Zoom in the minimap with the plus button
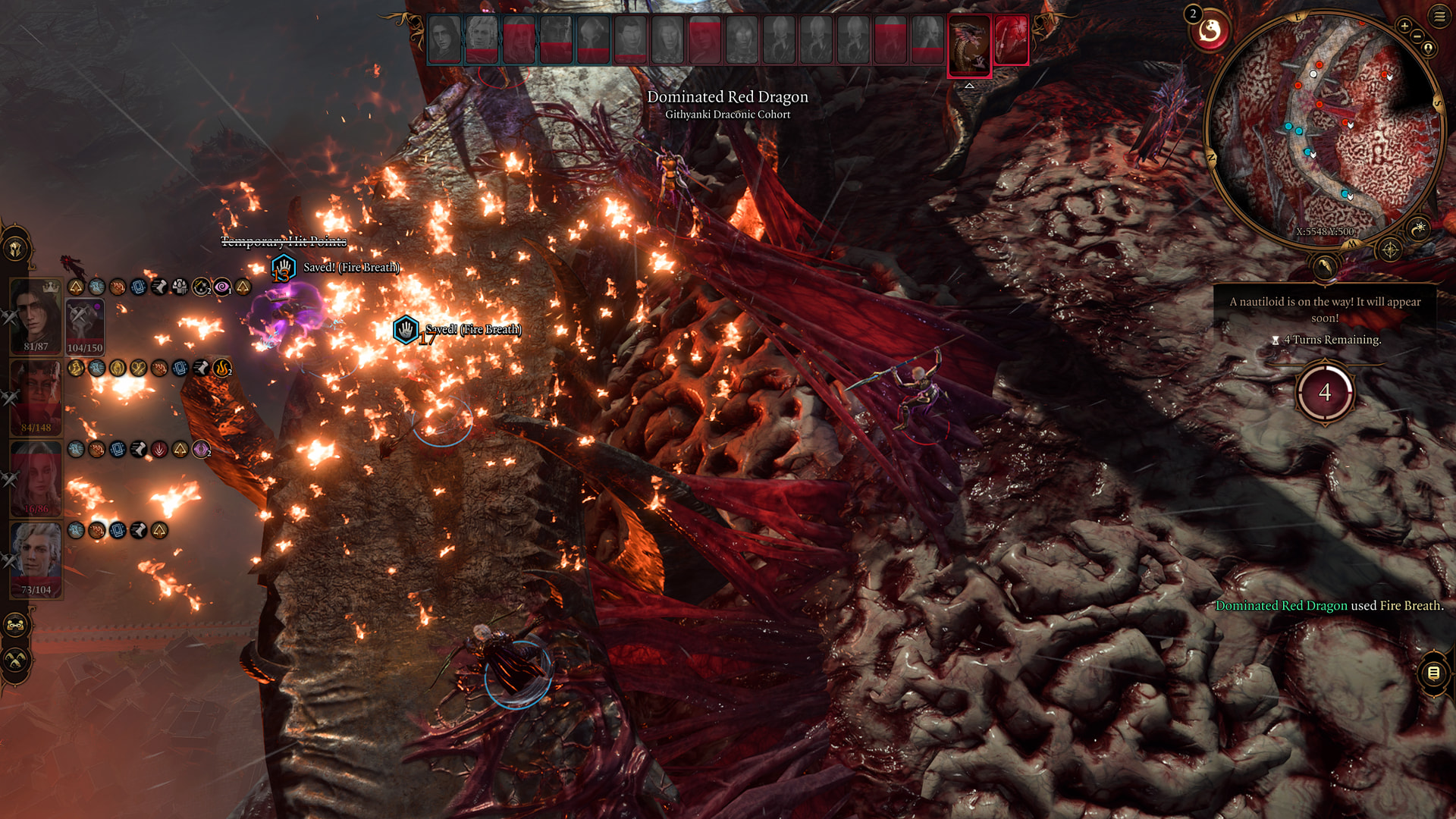Image resolution: width=1456 pixels, height=819 pixels. (x=1404, y=27)
